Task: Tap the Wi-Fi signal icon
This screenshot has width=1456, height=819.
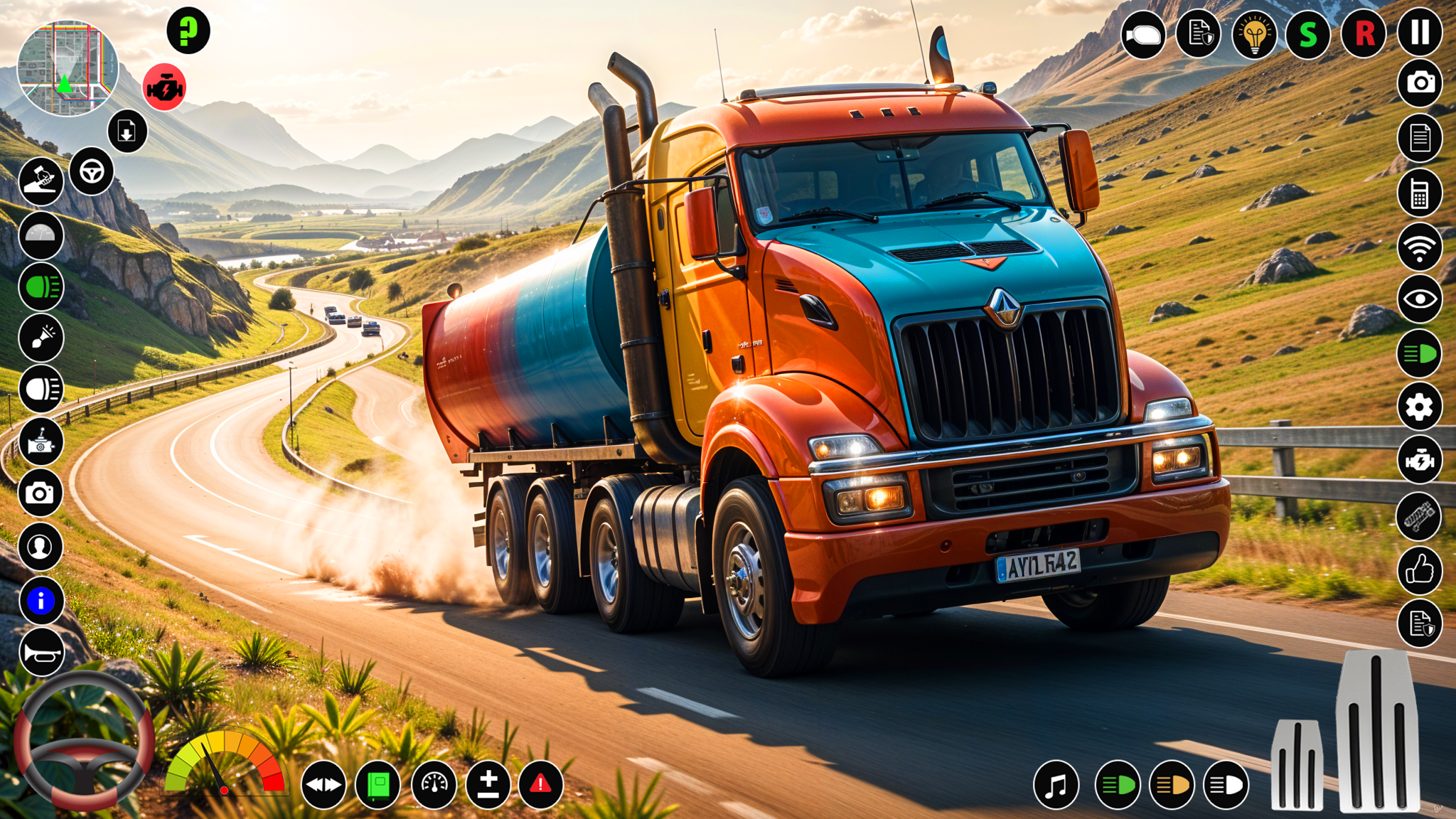Action: 1420,245
